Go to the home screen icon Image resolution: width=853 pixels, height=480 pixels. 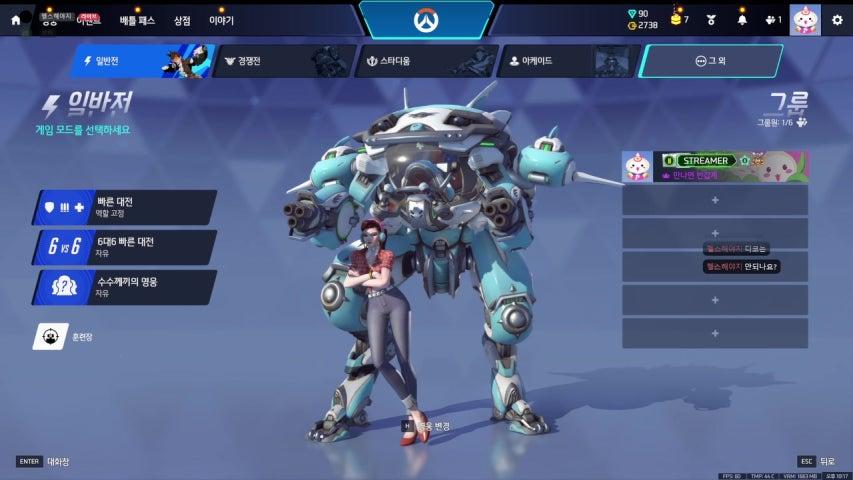[x=16, y=19]
